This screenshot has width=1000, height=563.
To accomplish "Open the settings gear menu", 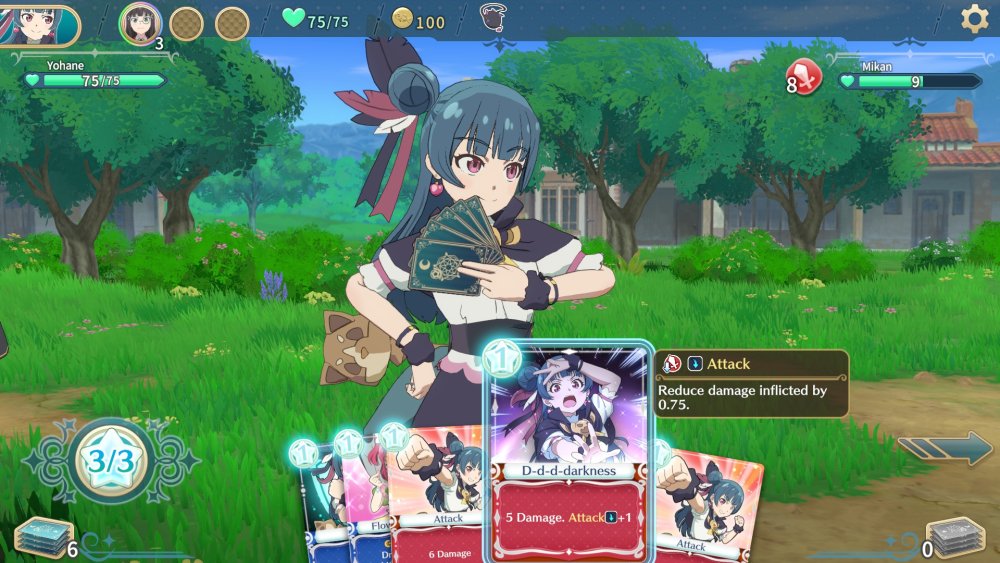I will click(974, 19).
